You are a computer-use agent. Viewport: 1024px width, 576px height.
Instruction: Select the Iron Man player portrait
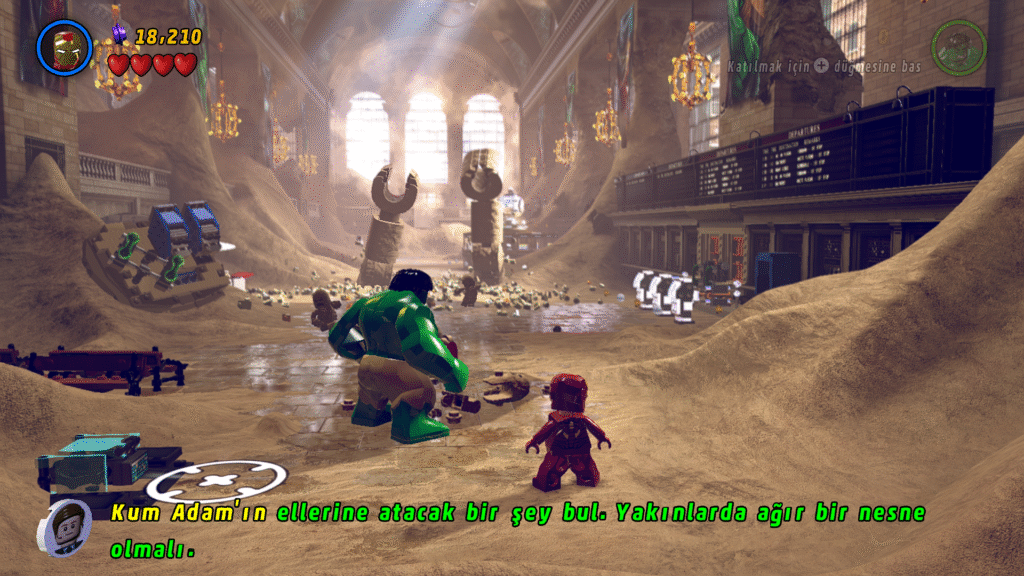tap(65, 48)
